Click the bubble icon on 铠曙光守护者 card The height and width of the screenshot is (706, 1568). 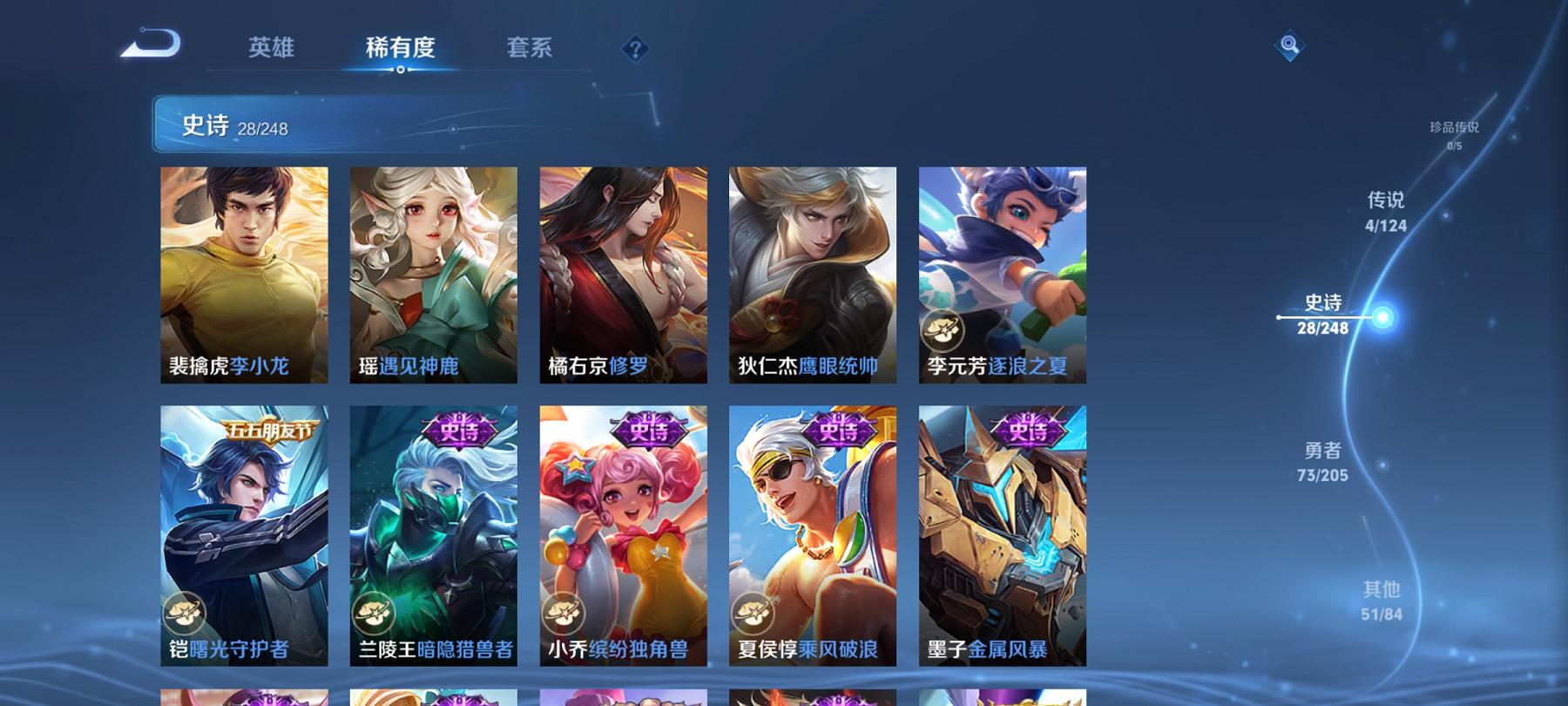(x=186, y=613)
